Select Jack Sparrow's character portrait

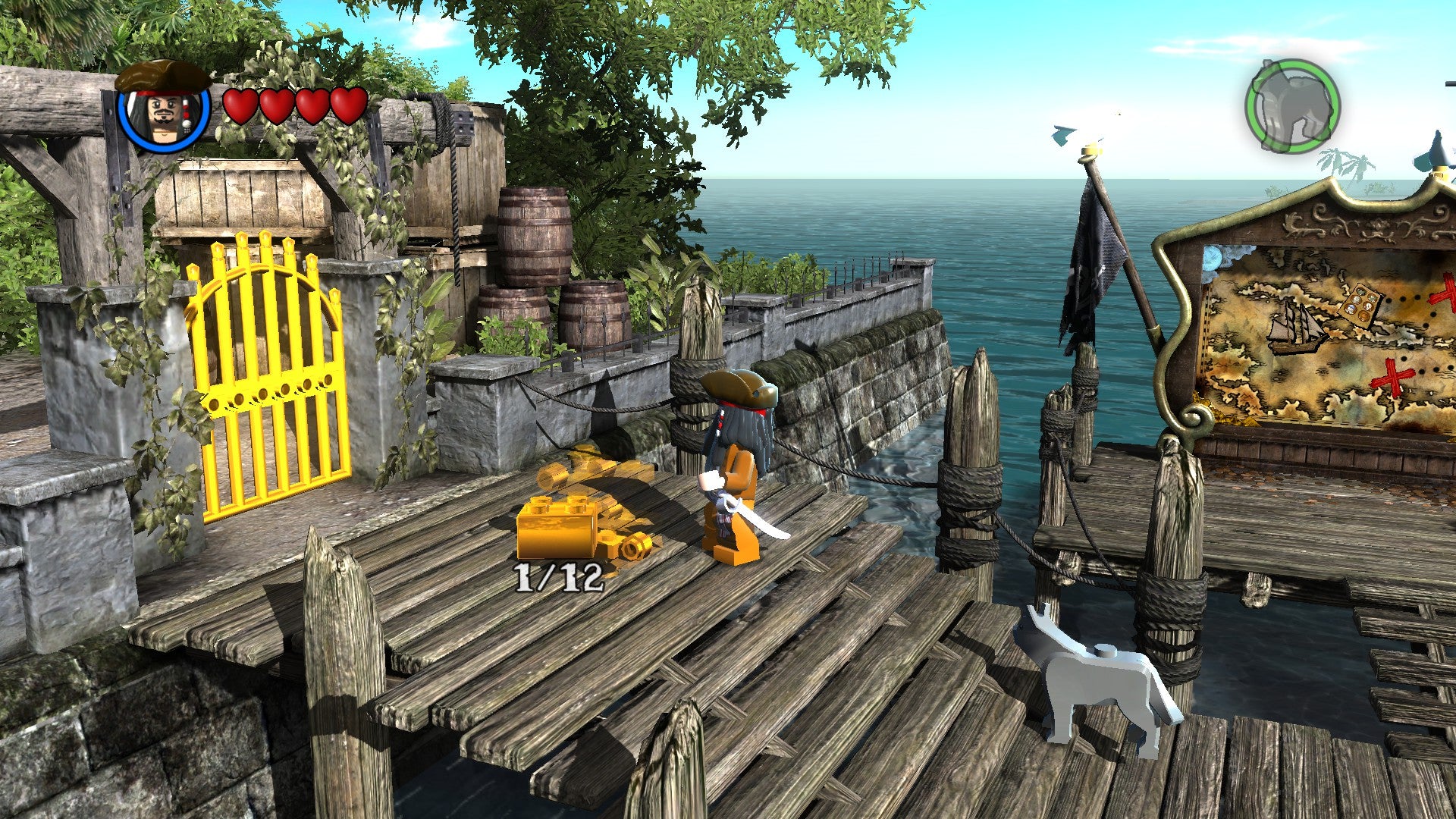point(165,111)
